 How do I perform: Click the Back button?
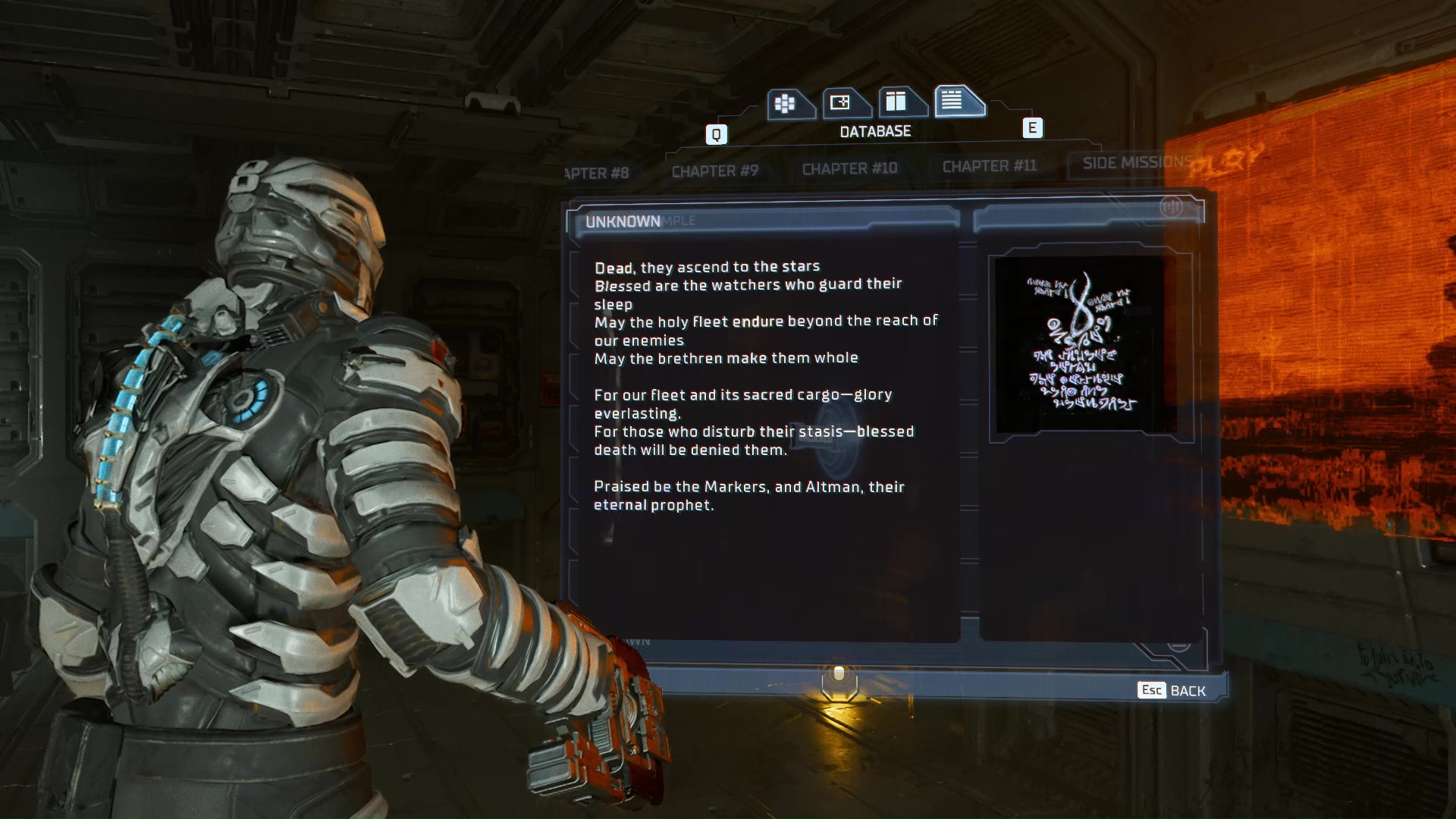[x=1172, y=690]
